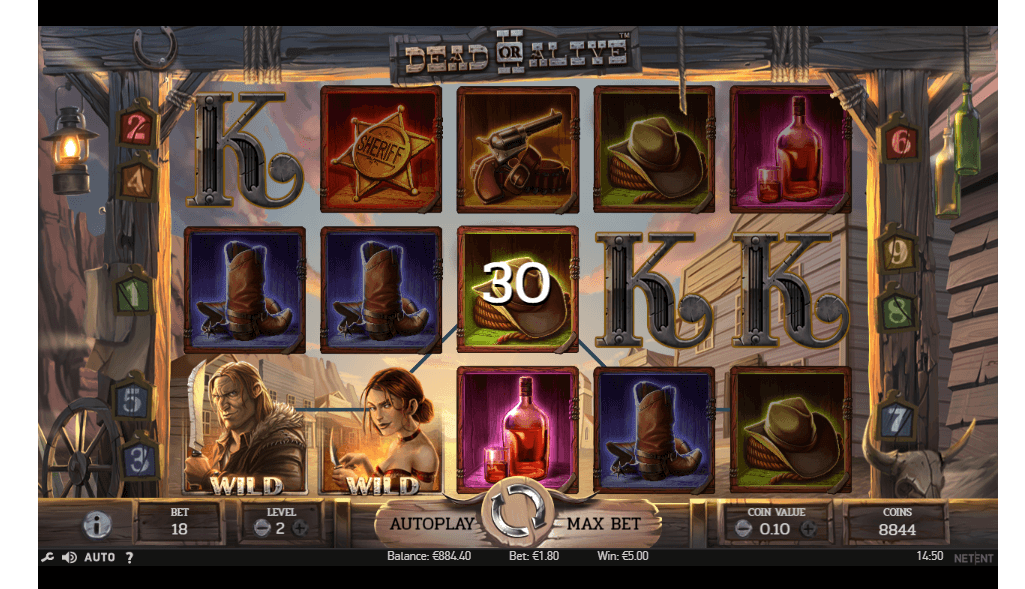Open the question mark help
Screen dimensions: 1025x589
click(x=130, y=557)
